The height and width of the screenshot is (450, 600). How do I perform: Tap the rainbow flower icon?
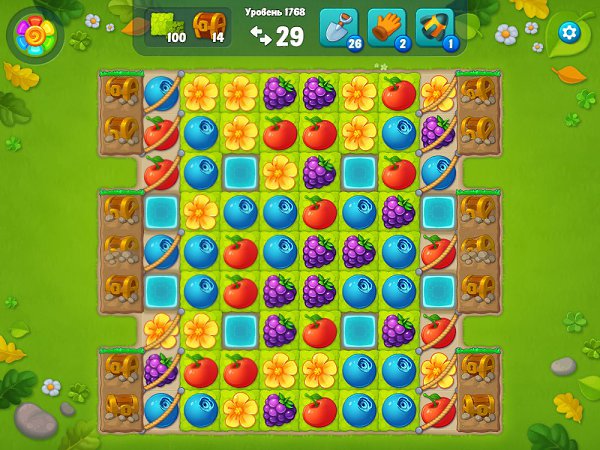pyautogui.click(x=36, y=37)
